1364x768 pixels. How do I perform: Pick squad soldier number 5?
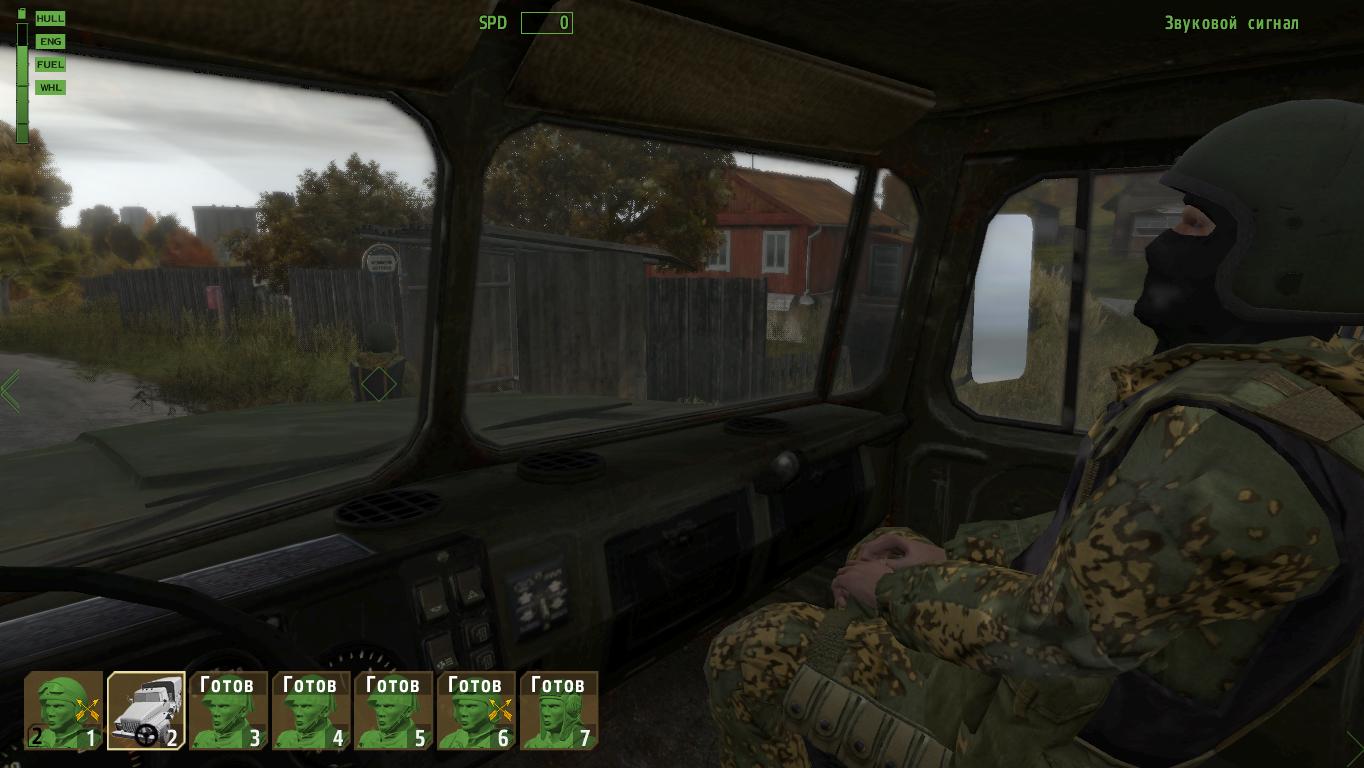coord(394,711)
